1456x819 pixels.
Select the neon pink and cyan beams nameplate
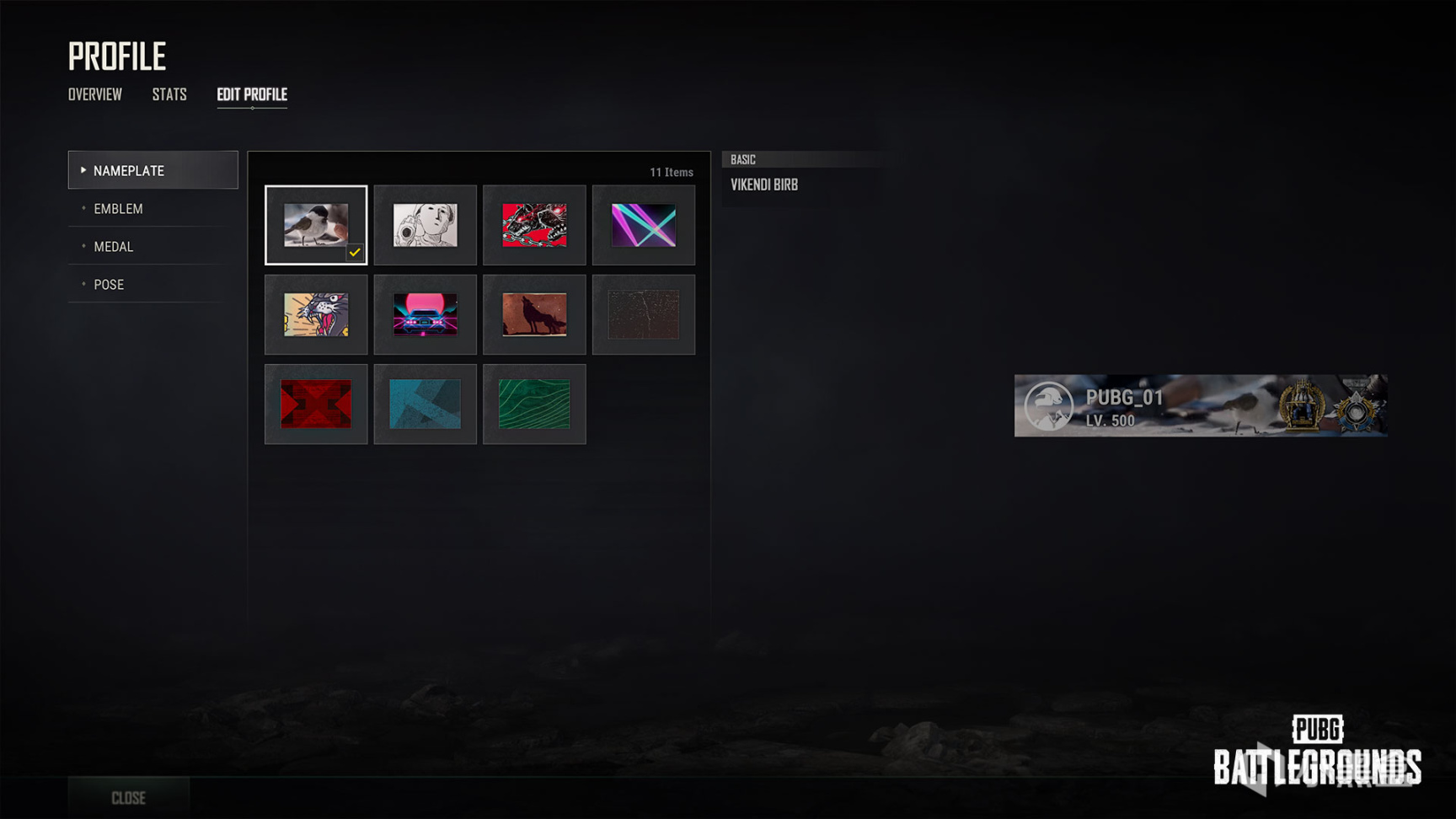click(644, 225)
